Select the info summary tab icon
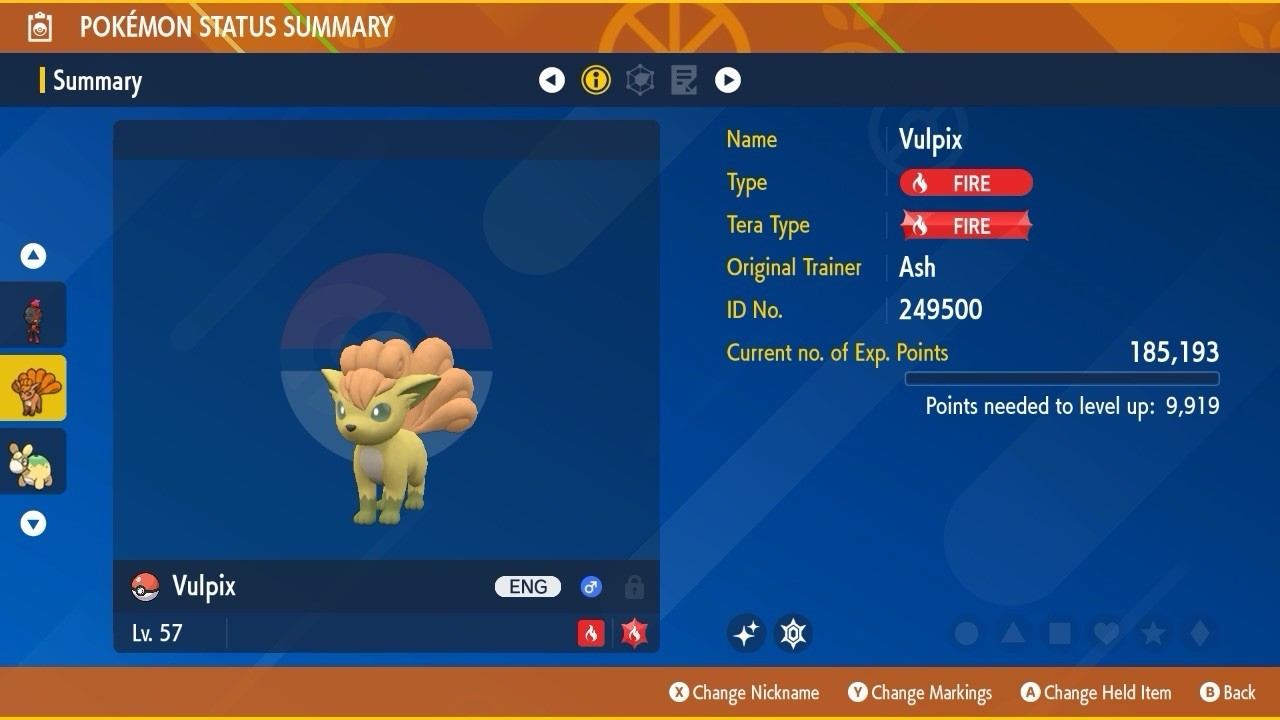Screen dimensions: 1280x720 [596, 80]
